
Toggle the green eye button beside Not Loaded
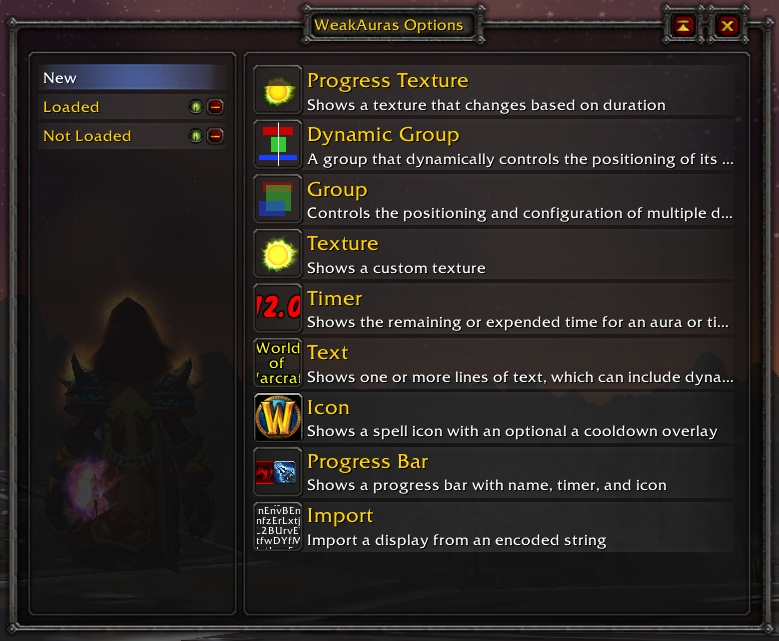coord(197,136)
